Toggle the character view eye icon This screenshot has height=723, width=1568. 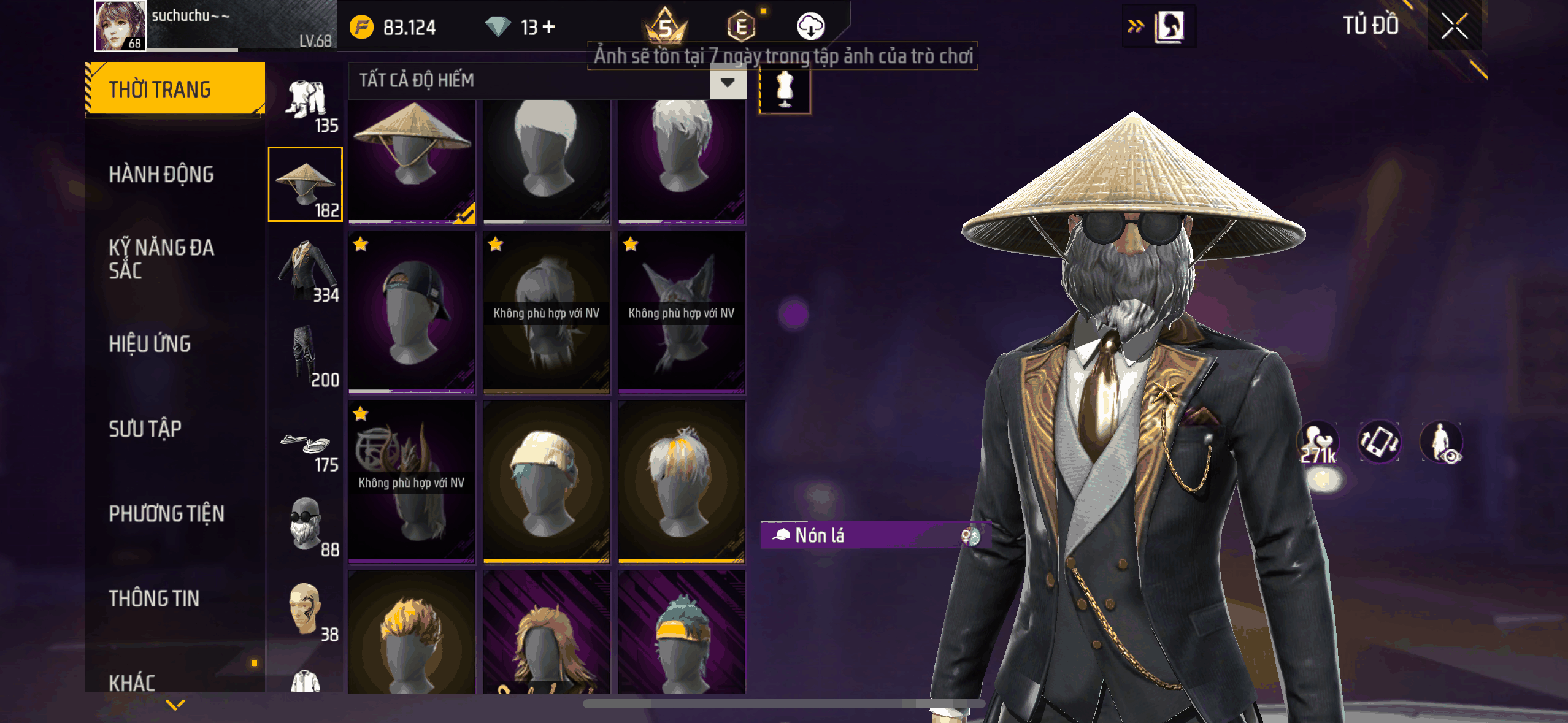[x=1442, y=442]
